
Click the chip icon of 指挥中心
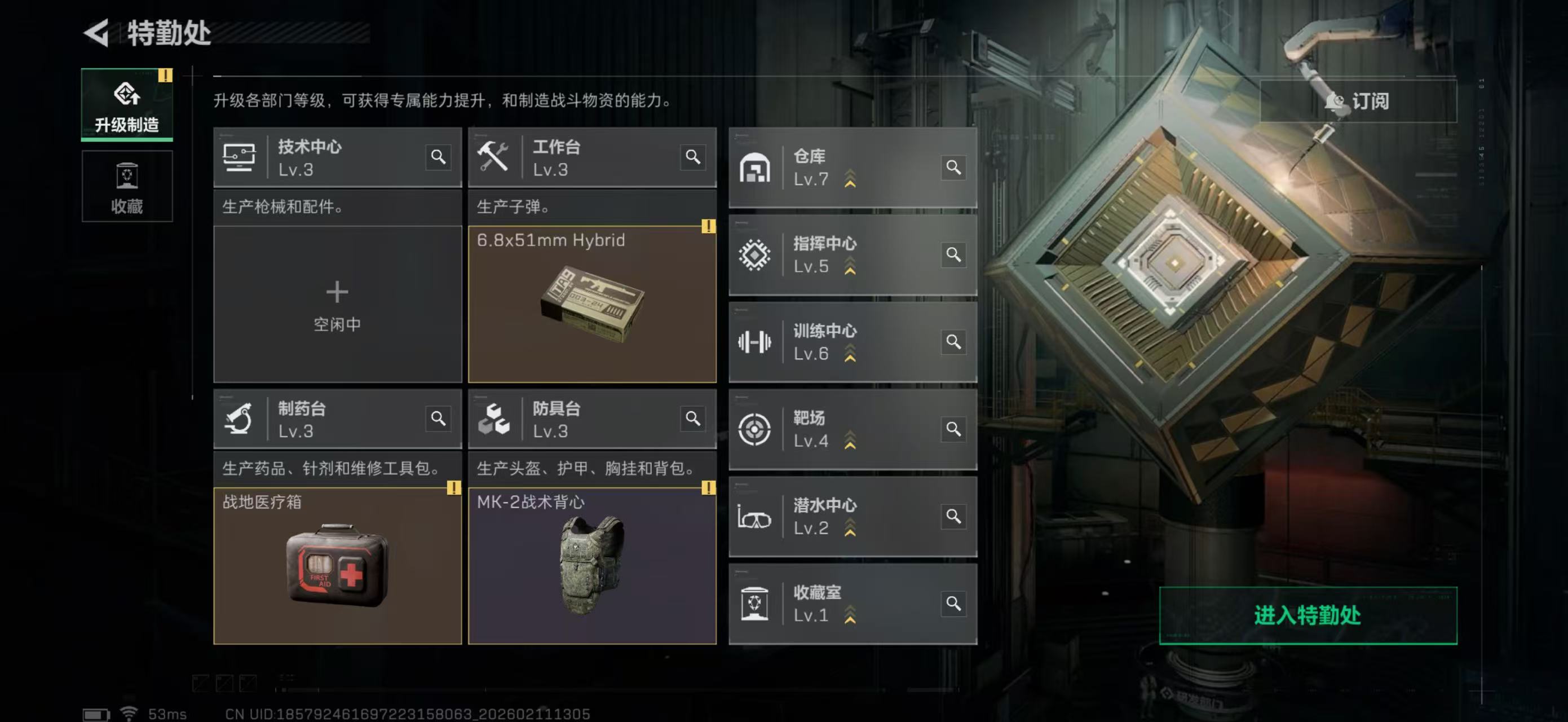click(x=755, y=255)
